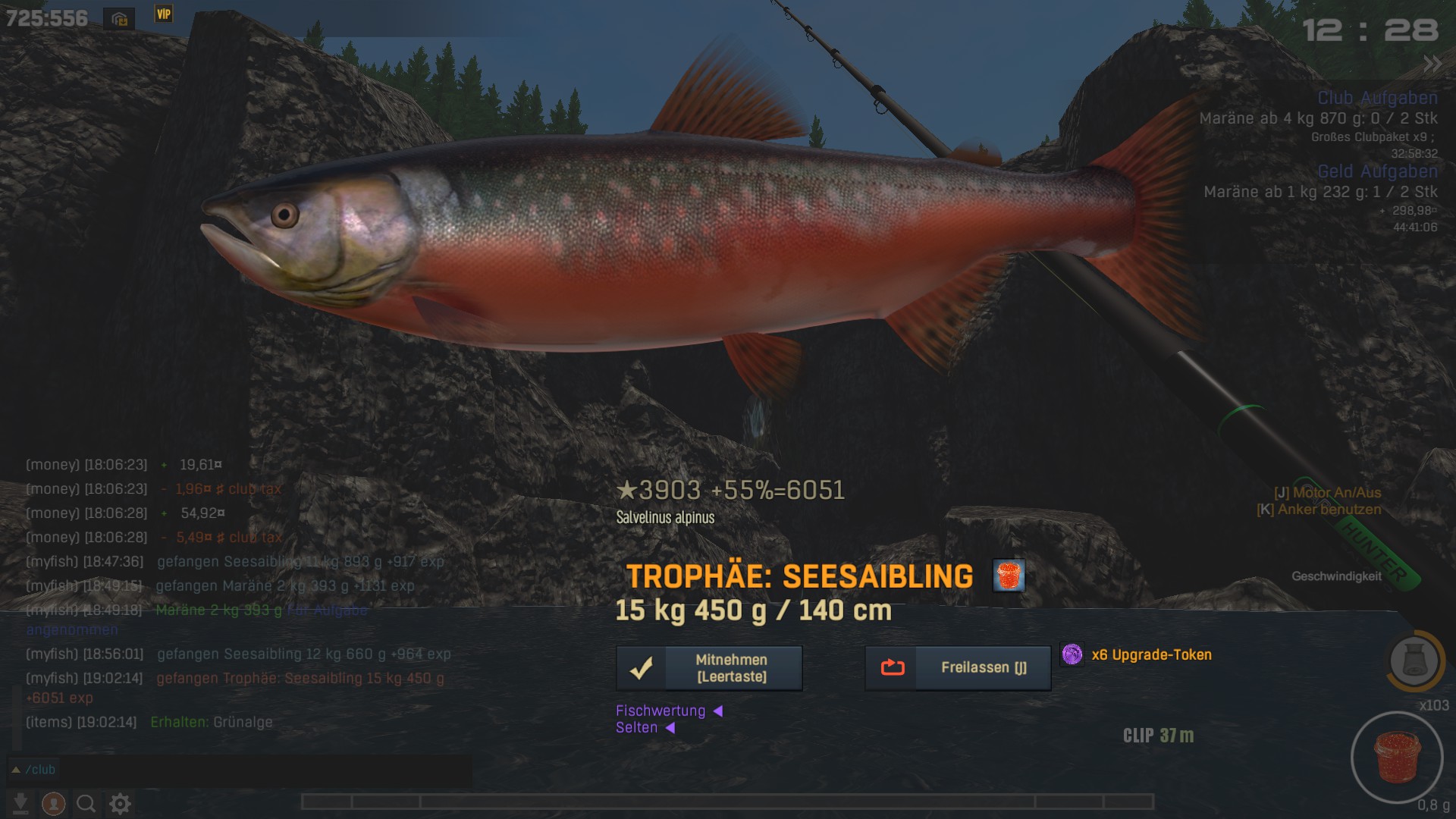Click the purple Upgrade-Token icon

point(1072,654)
